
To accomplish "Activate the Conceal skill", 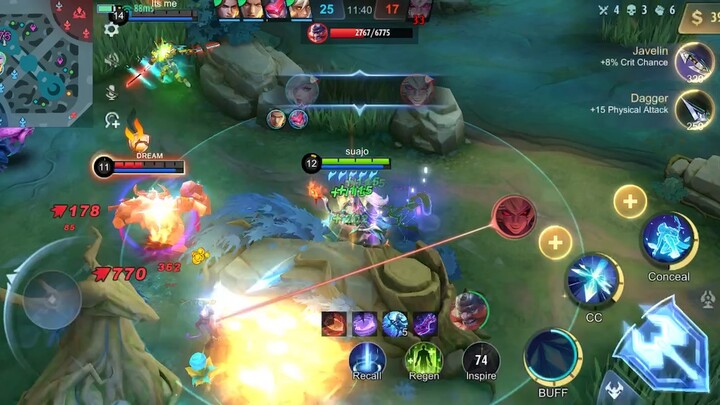I will tap(668, 241).
